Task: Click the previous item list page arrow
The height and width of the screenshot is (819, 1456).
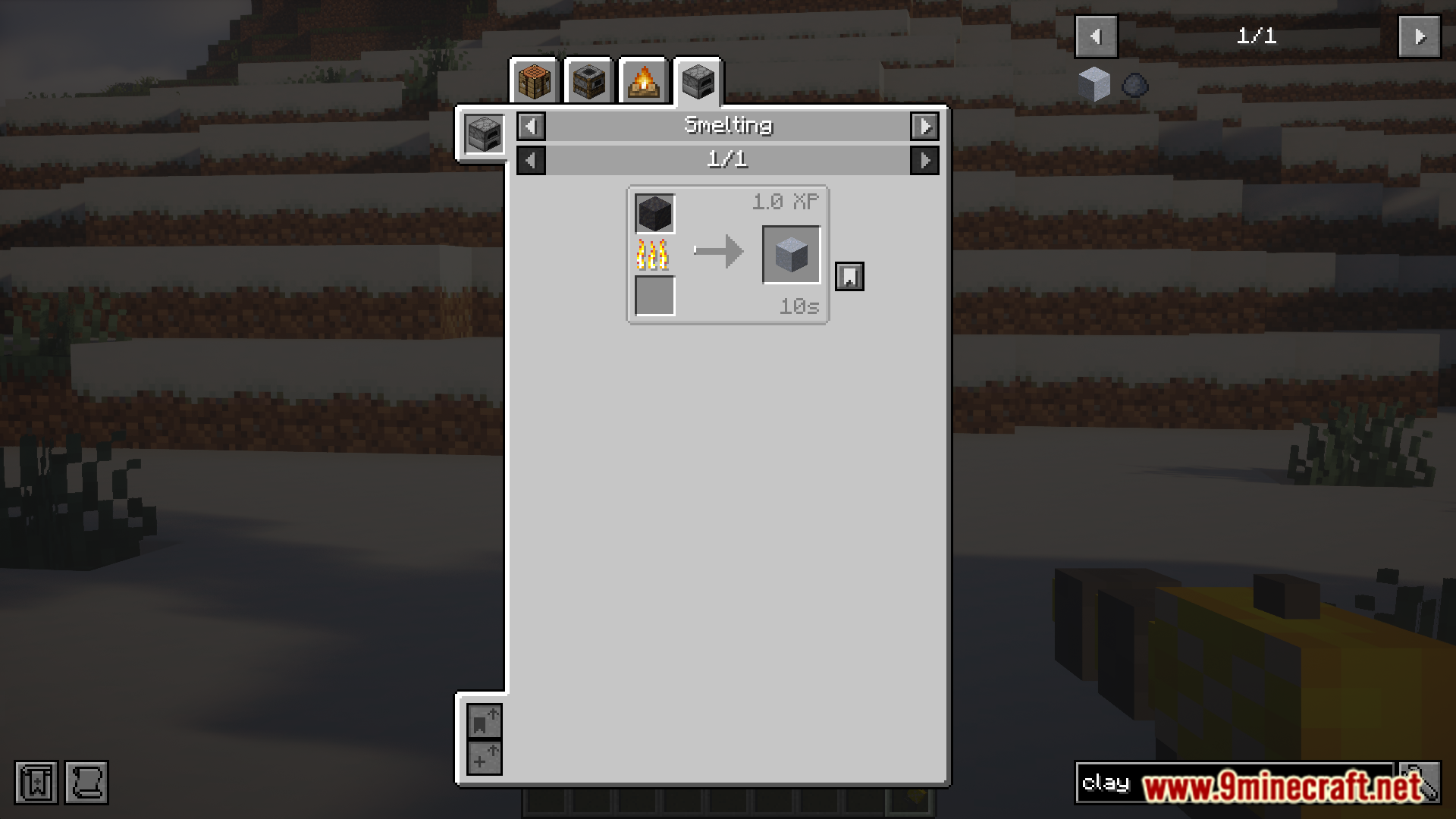Action: 1096,36
